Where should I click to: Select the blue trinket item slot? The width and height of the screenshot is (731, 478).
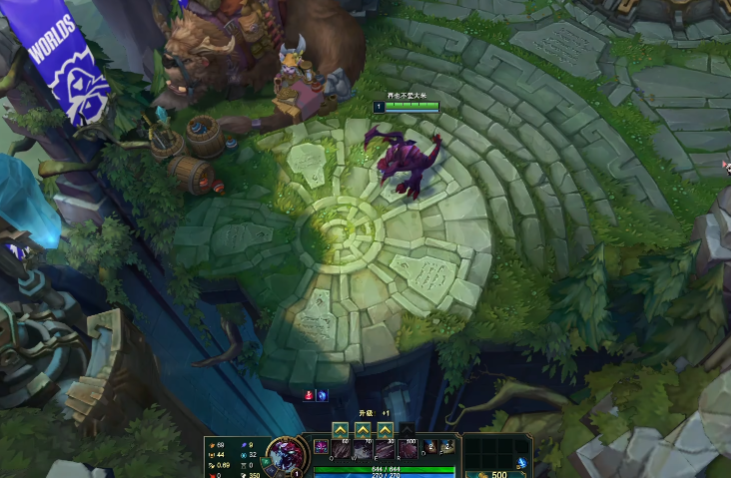522,462
